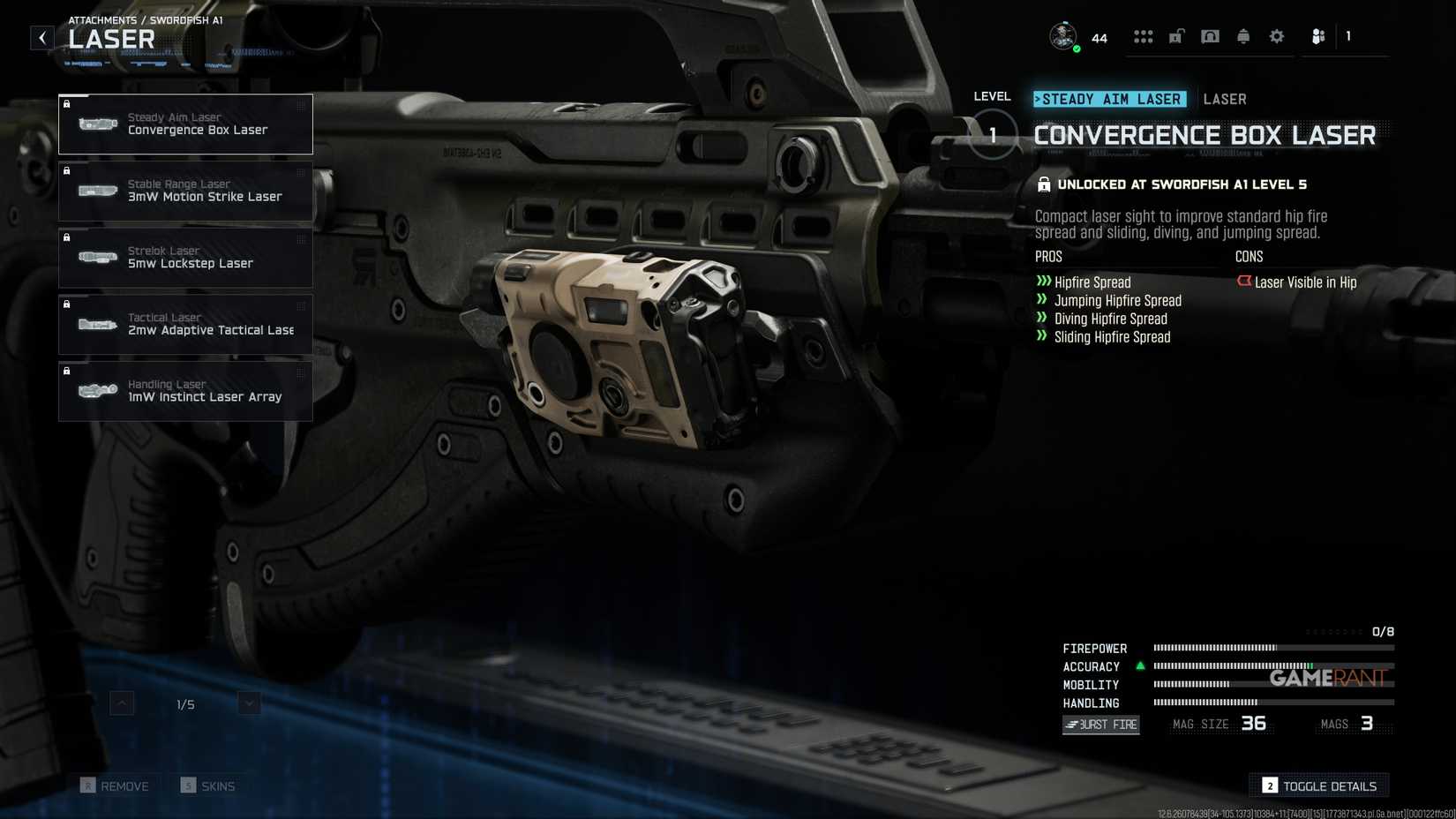Expand details with the Toggle Details button
The height and width of the screenshot is (819, 1456).
point(1318,785)
